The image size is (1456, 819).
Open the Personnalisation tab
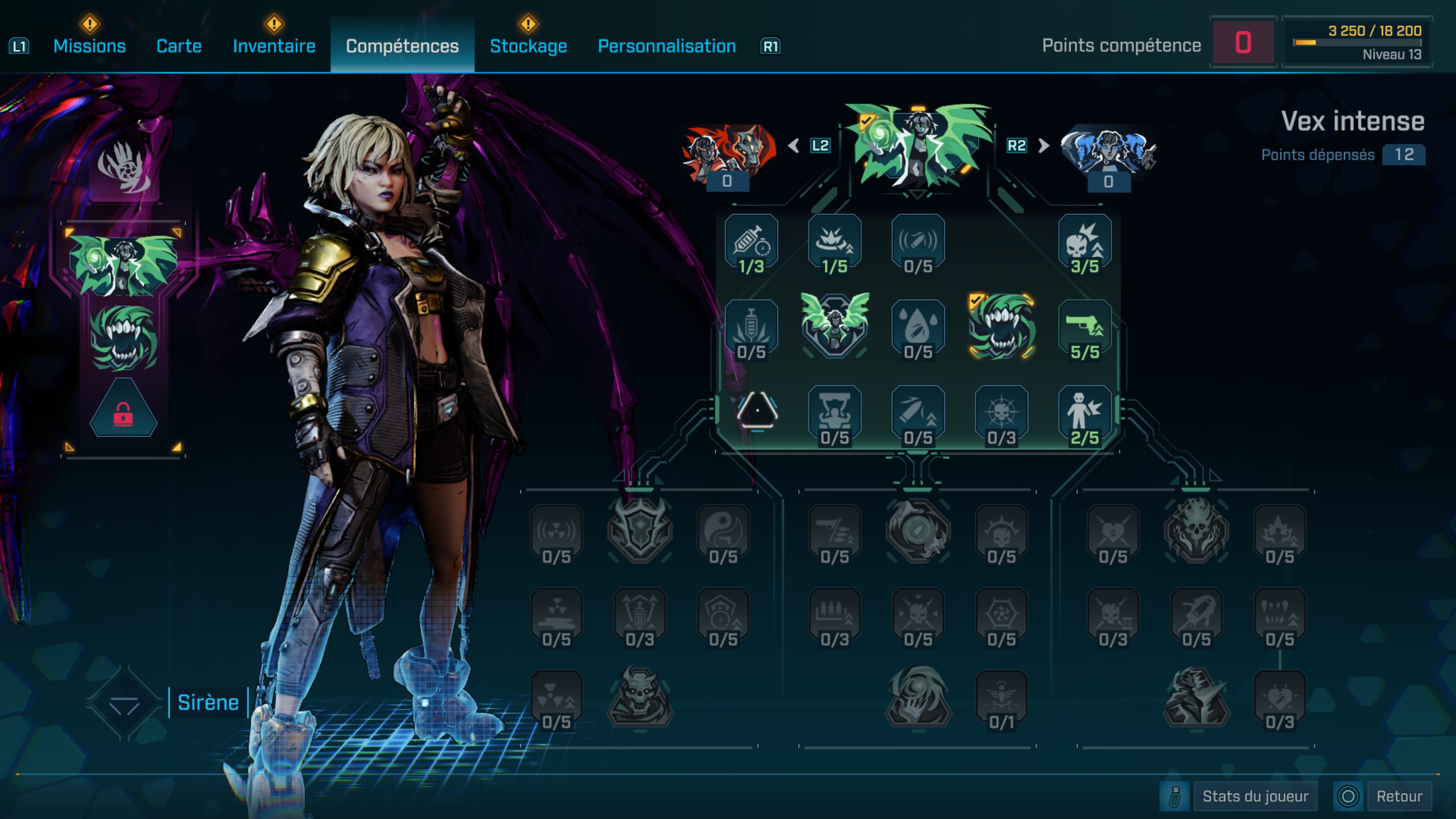667,46
